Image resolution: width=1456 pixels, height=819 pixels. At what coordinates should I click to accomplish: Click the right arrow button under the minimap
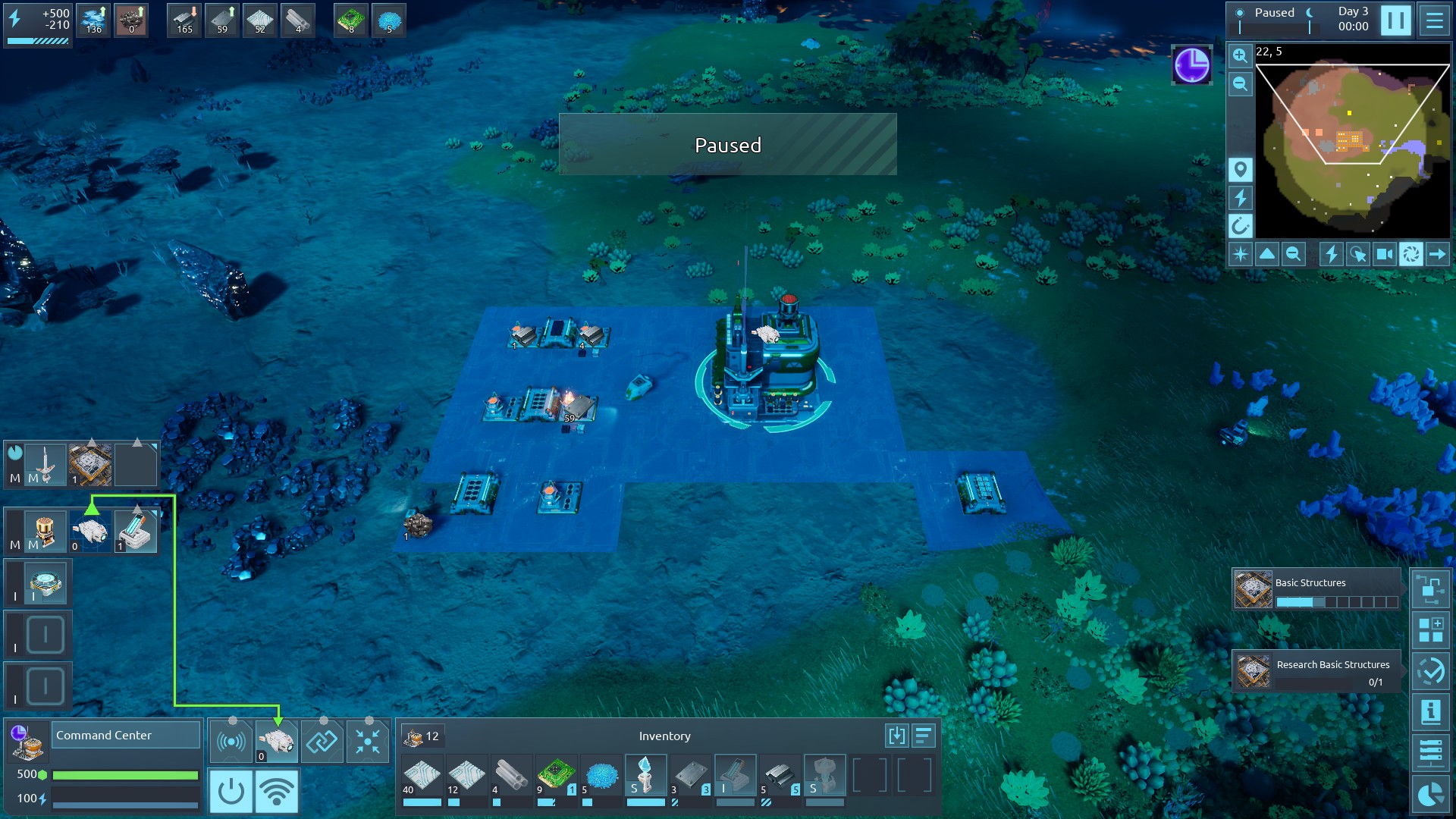(x=1437, y=254)
